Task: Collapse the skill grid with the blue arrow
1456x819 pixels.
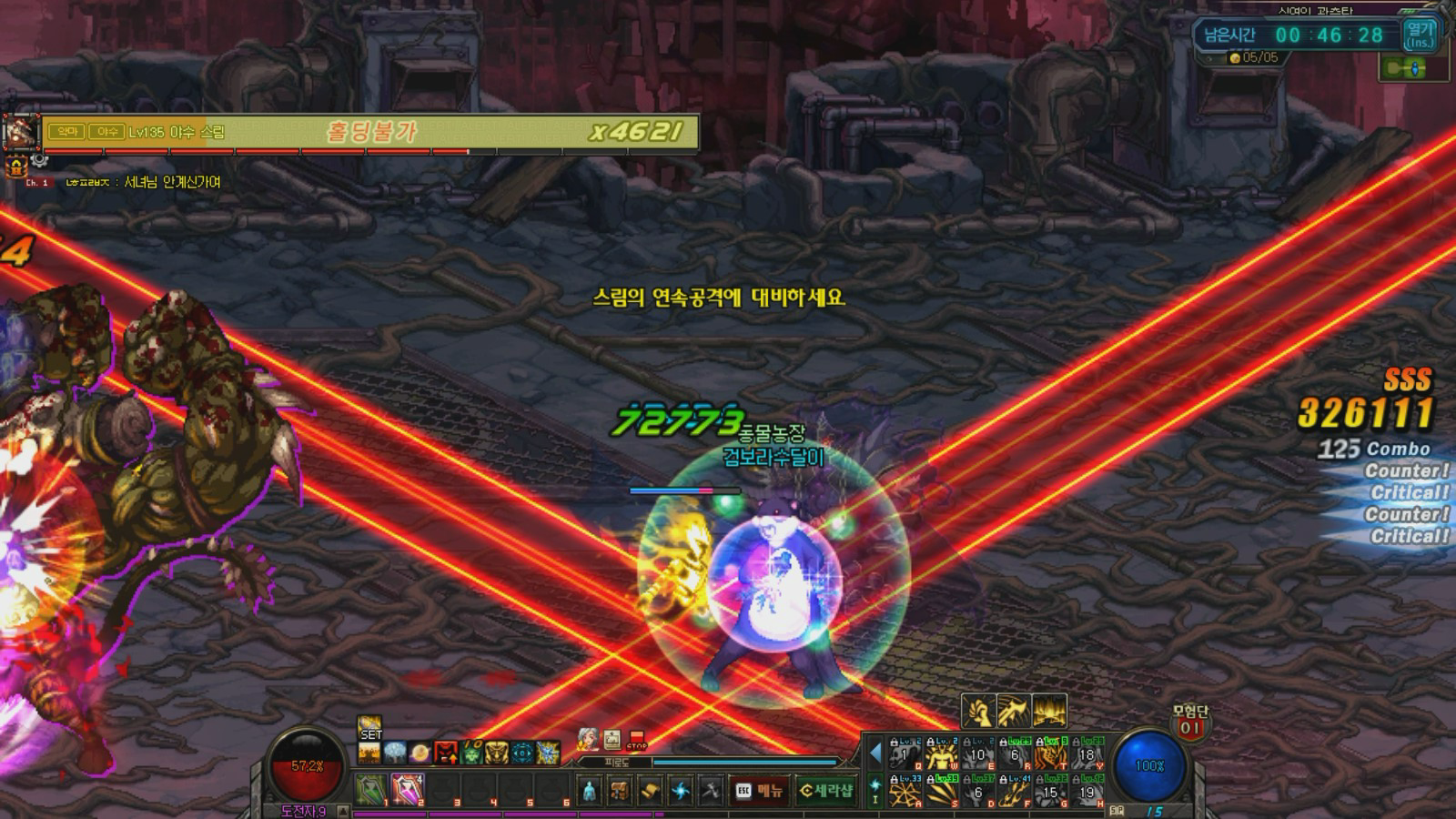Action: [x=875, y=753]
